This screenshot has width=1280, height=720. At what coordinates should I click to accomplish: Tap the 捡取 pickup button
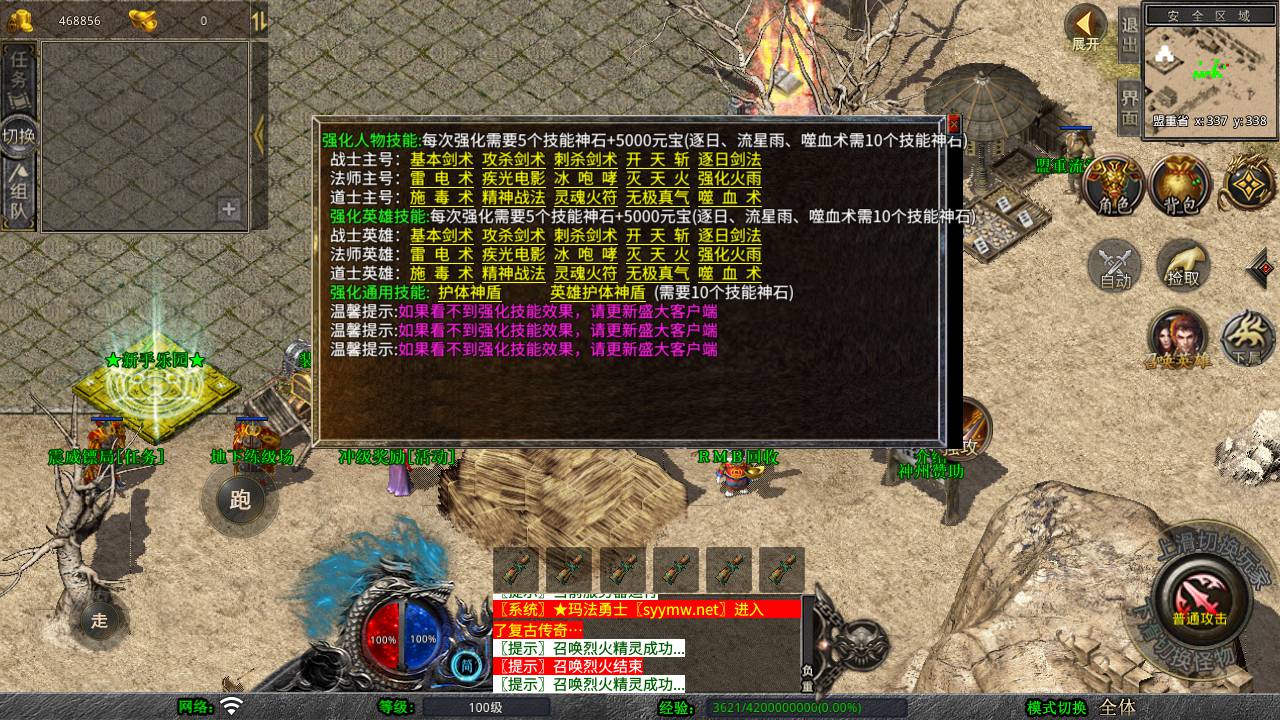click(1183, 265)
